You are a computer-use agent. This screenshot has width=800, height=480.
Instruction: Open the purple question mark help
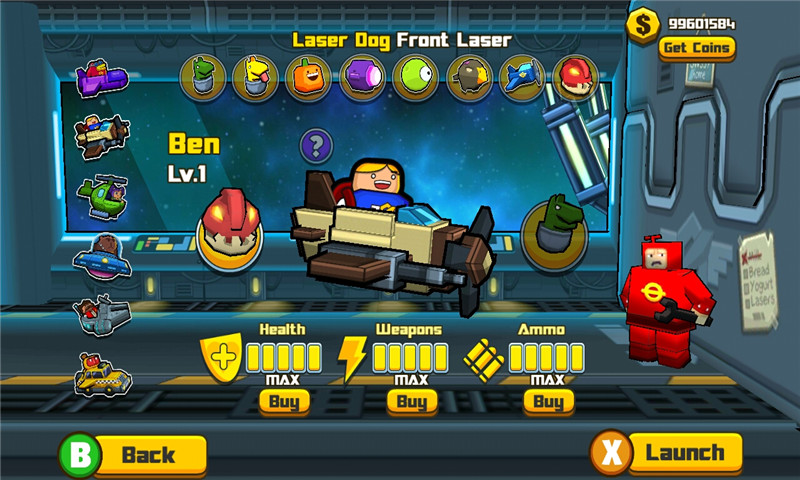pos(316,147)
